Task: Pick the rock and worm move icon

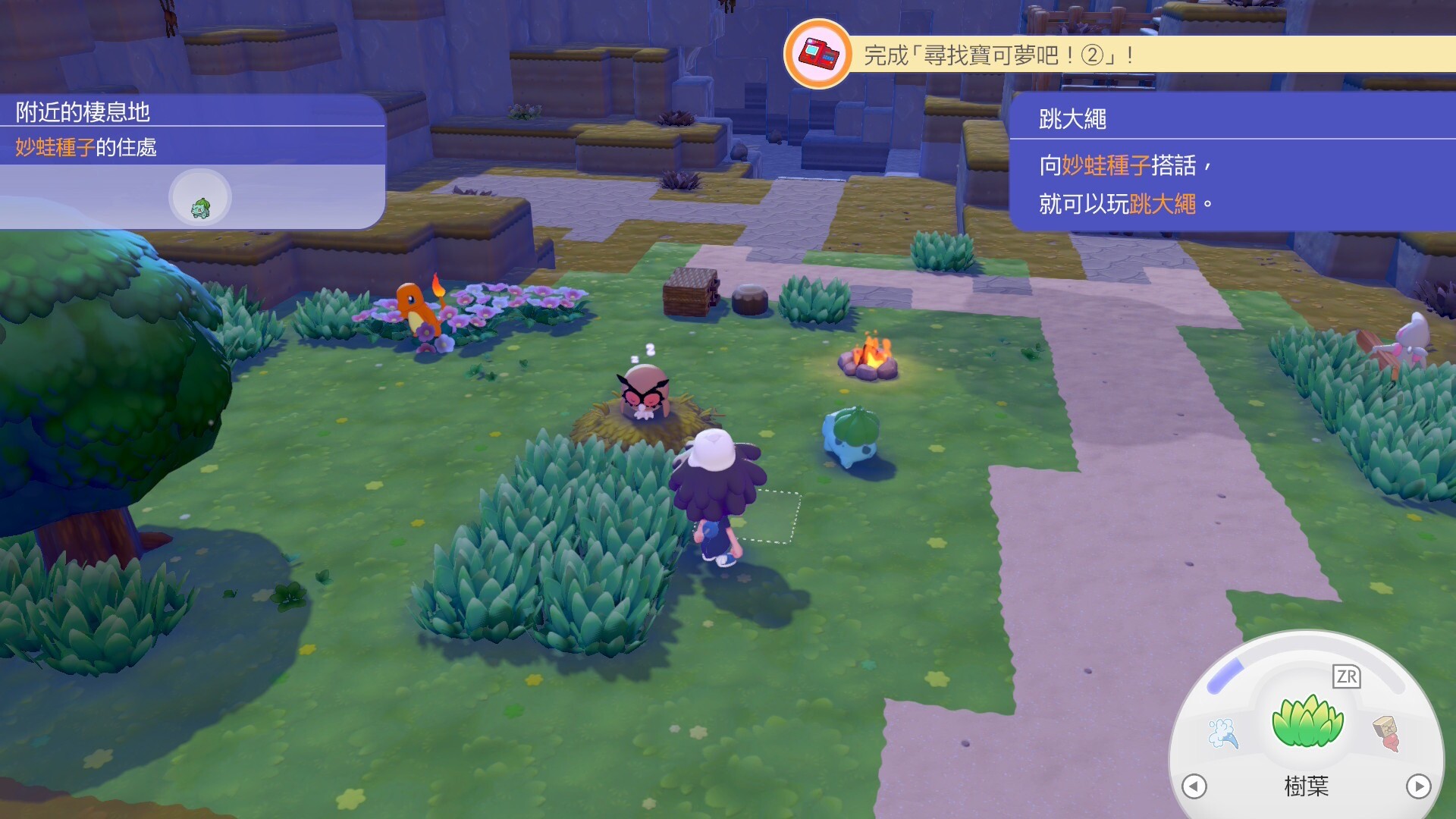Action: pos(1387,733)
